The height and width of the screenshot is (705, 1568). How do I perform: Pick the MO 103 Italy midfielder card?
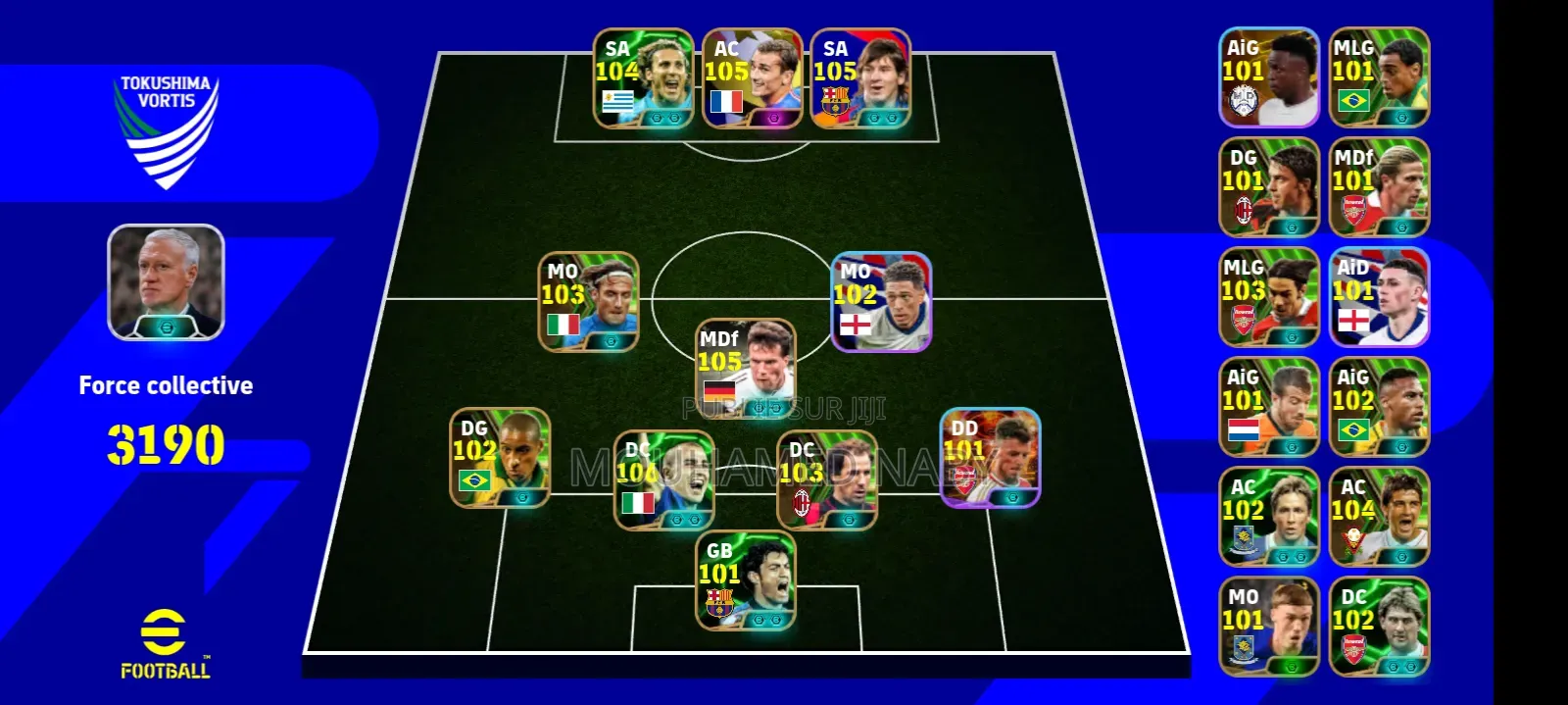point(588,302)
